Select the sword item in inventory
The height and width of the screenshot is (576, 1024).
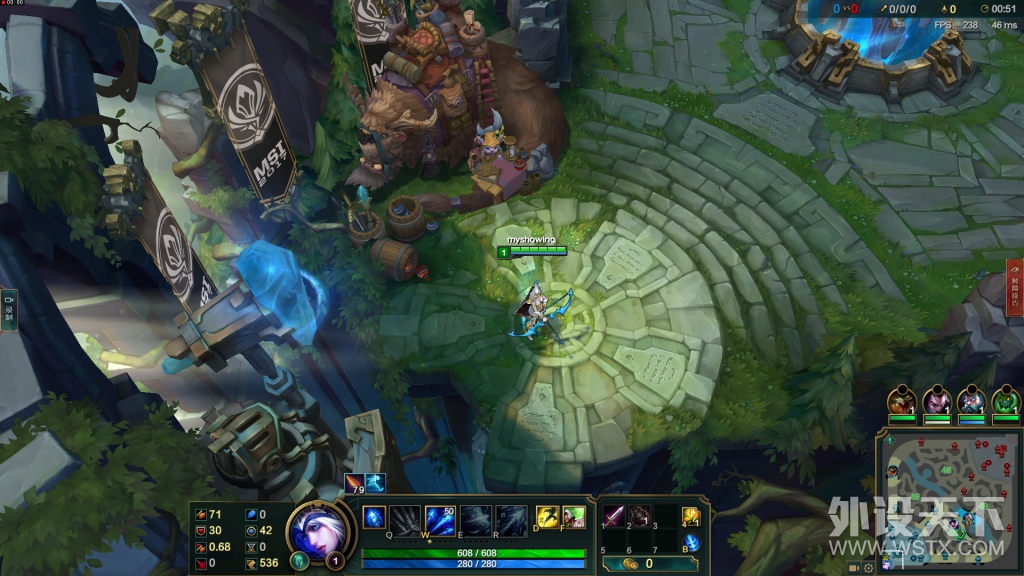pyautogui.click(x=613, y=516)
